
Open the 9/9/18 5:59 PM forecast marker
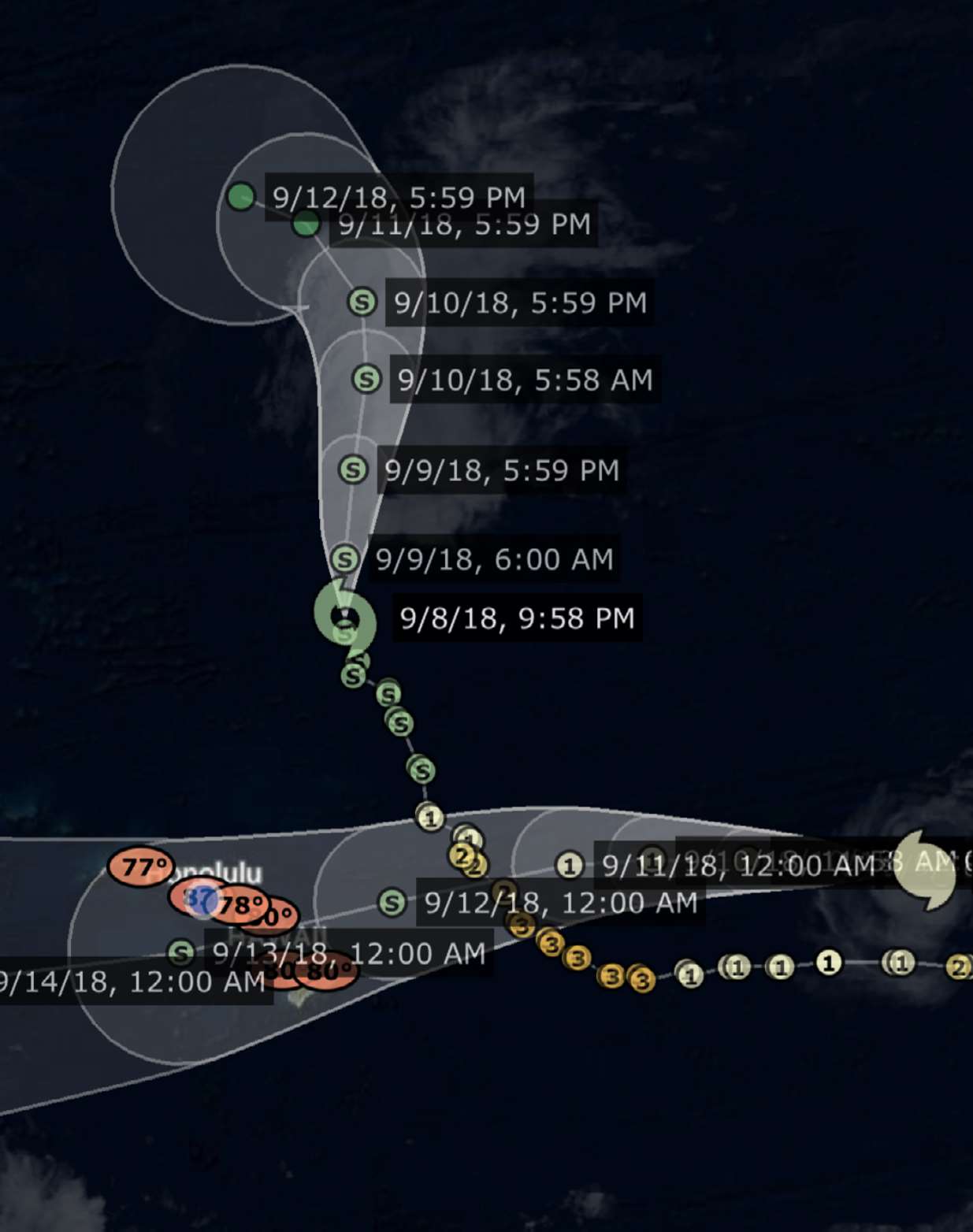click(x=353, y=469)
